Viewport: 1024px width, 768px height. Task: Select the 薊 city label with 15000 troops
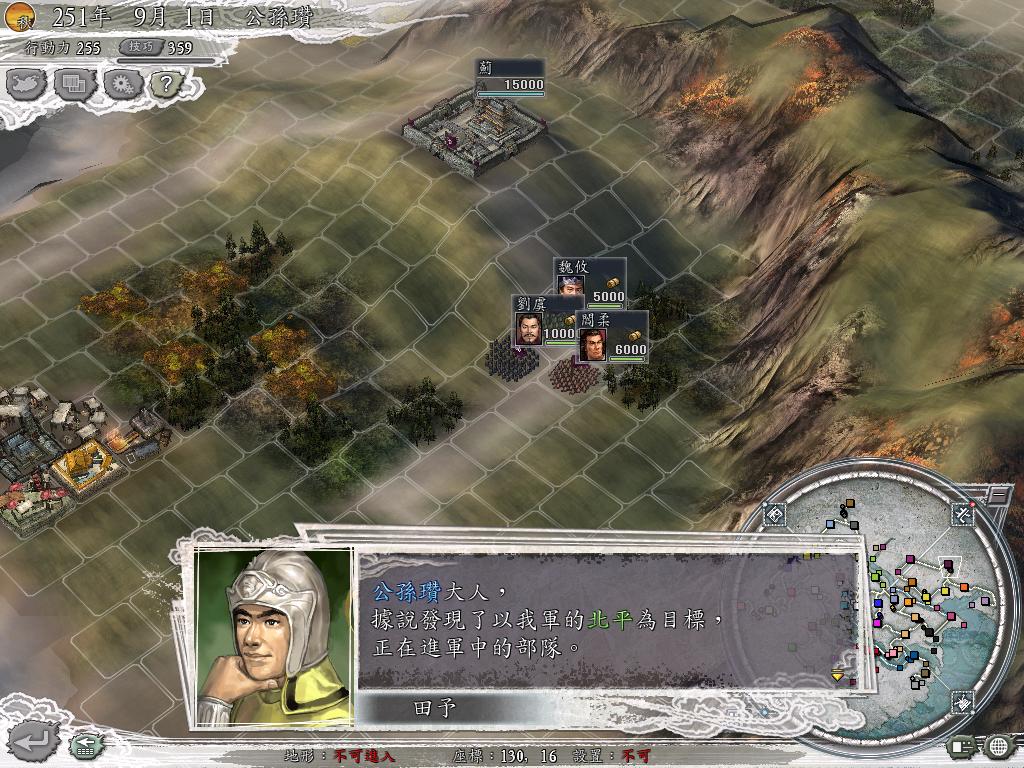pyautogui.click(x=510, y=78)
